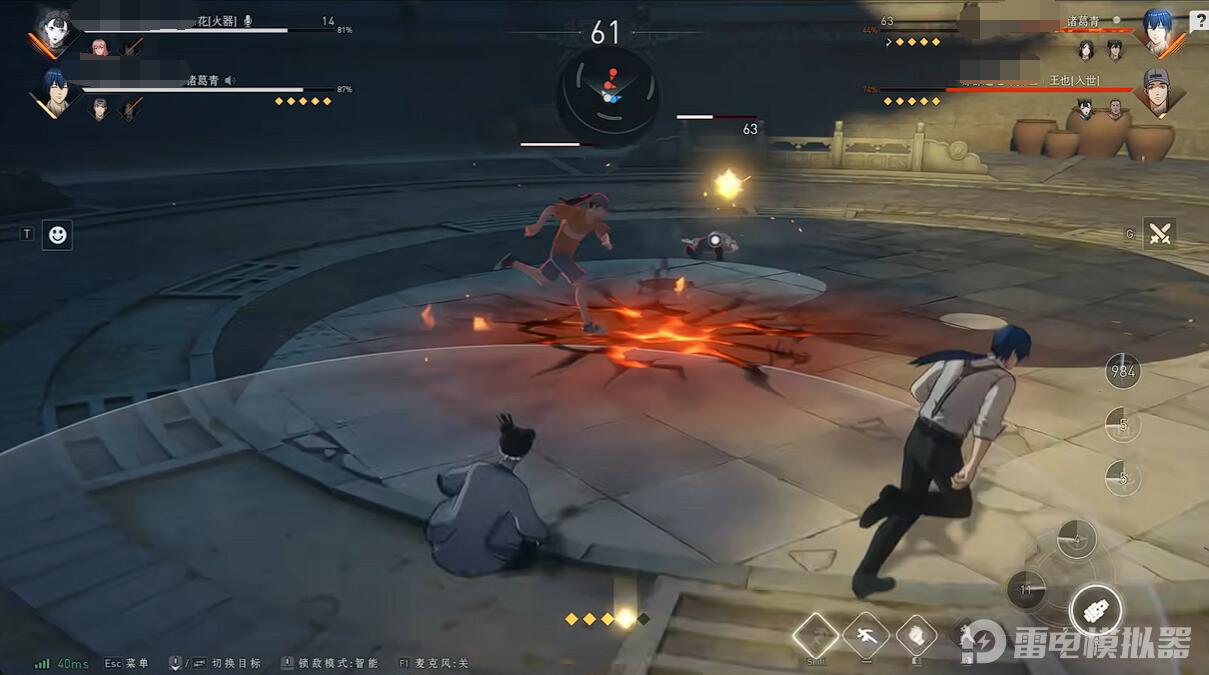The image size is (1209, 675).
Task: Open the smiley emote panel
Action: [x=57, y=235]
